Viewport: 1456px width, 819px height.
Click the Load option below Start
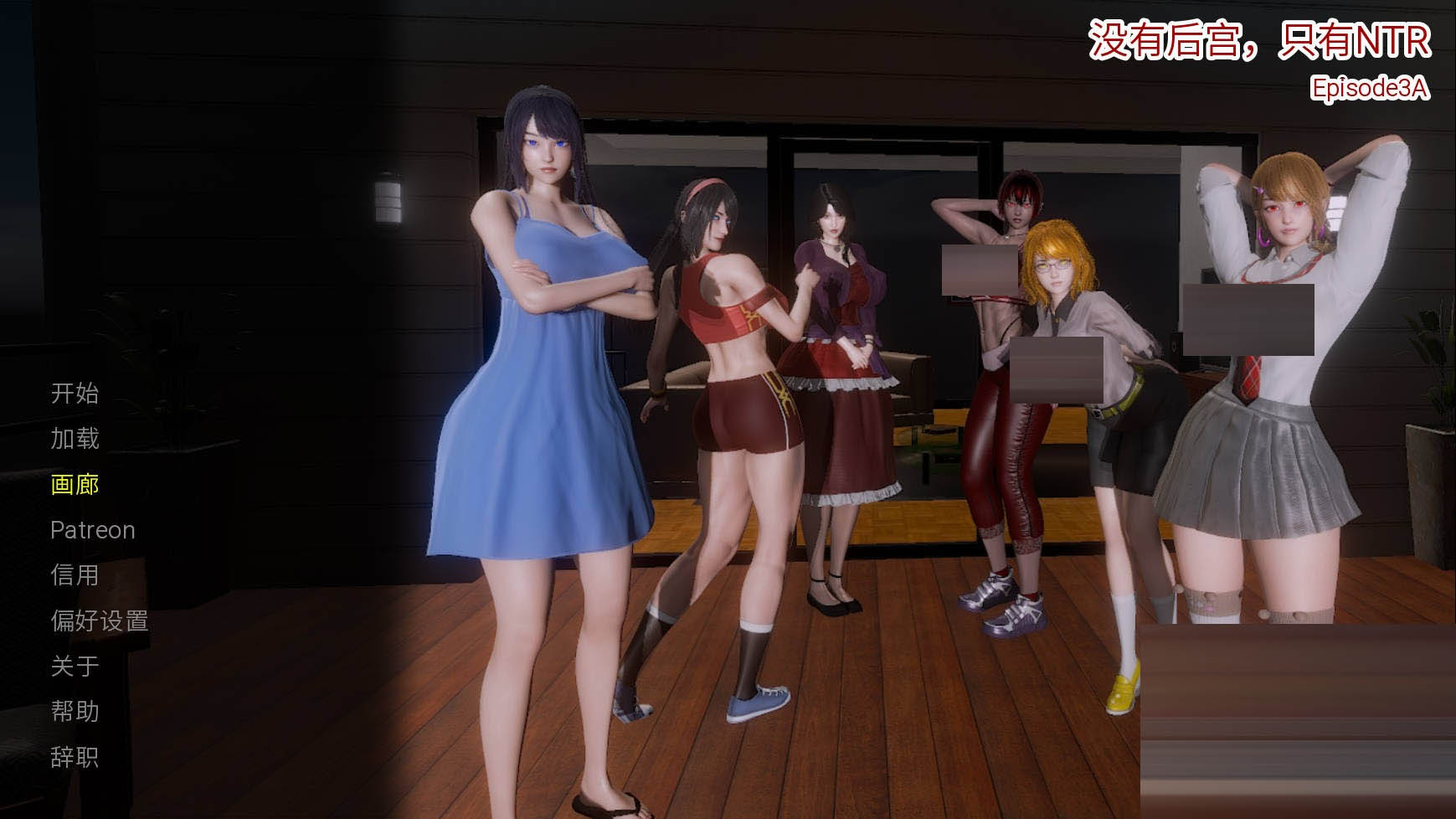coord(75,438)
